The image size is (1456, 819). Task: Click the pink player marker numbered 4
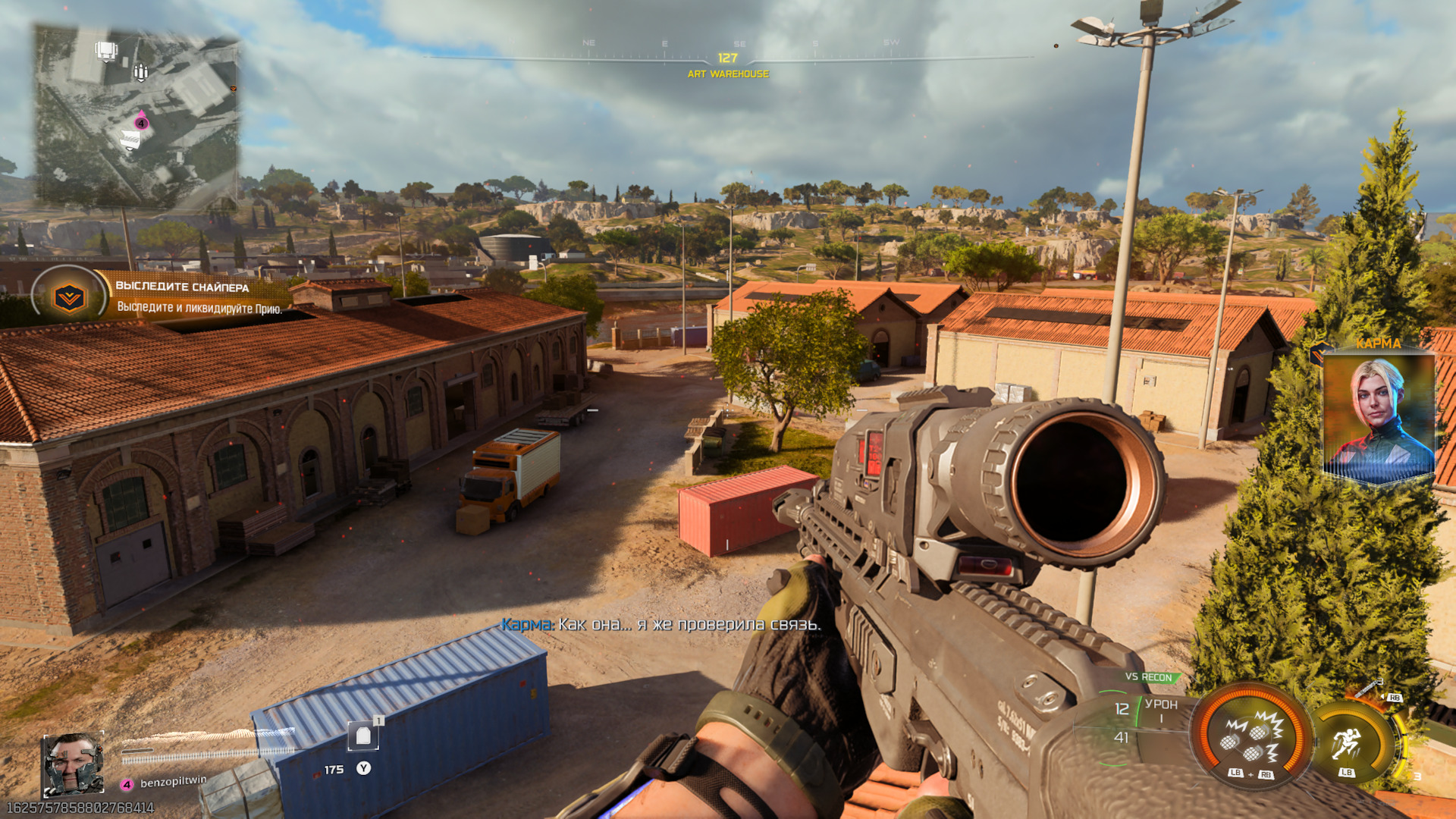[141, 123]
